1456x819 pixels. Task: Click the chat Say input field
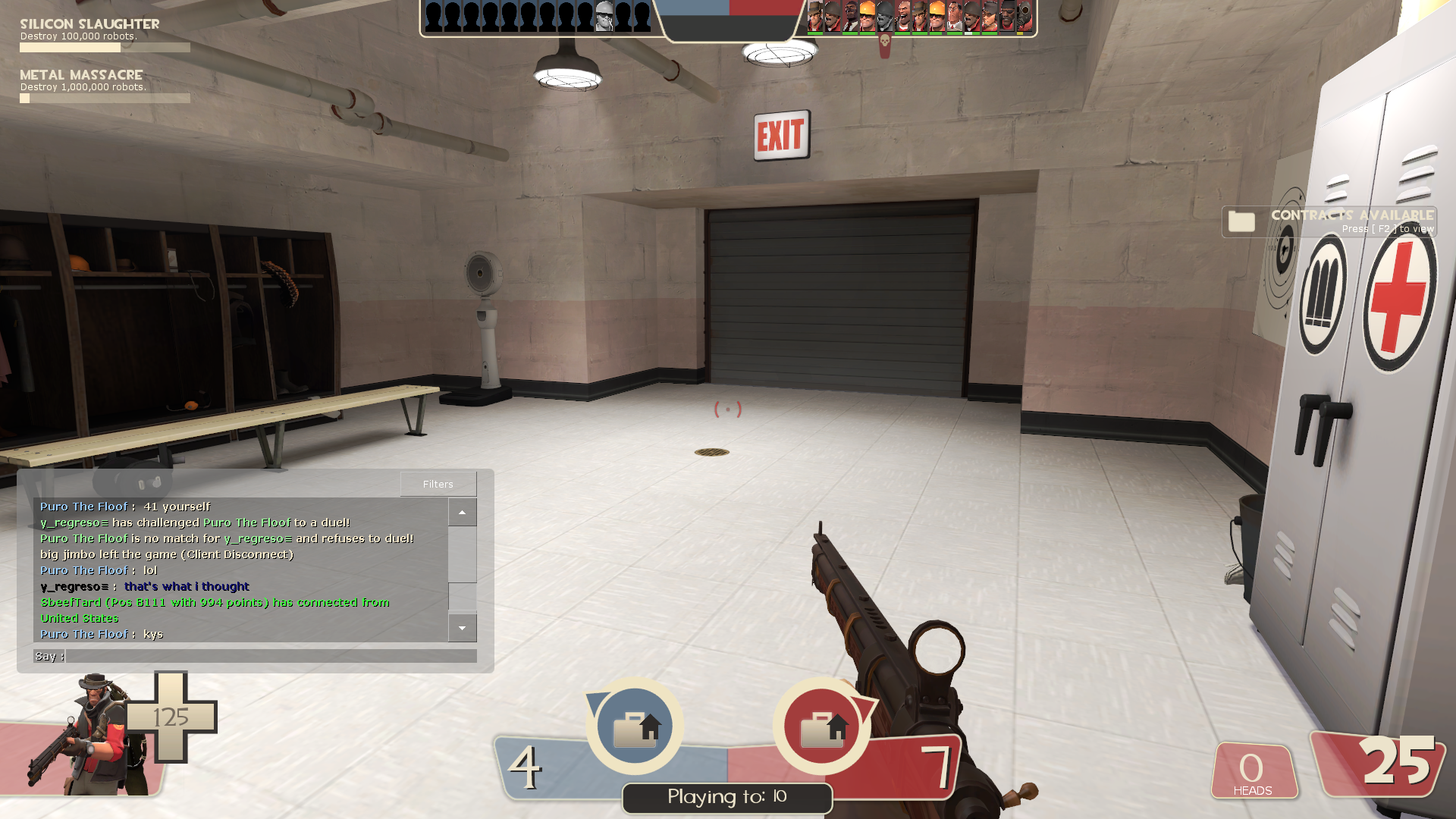[271, 656]
